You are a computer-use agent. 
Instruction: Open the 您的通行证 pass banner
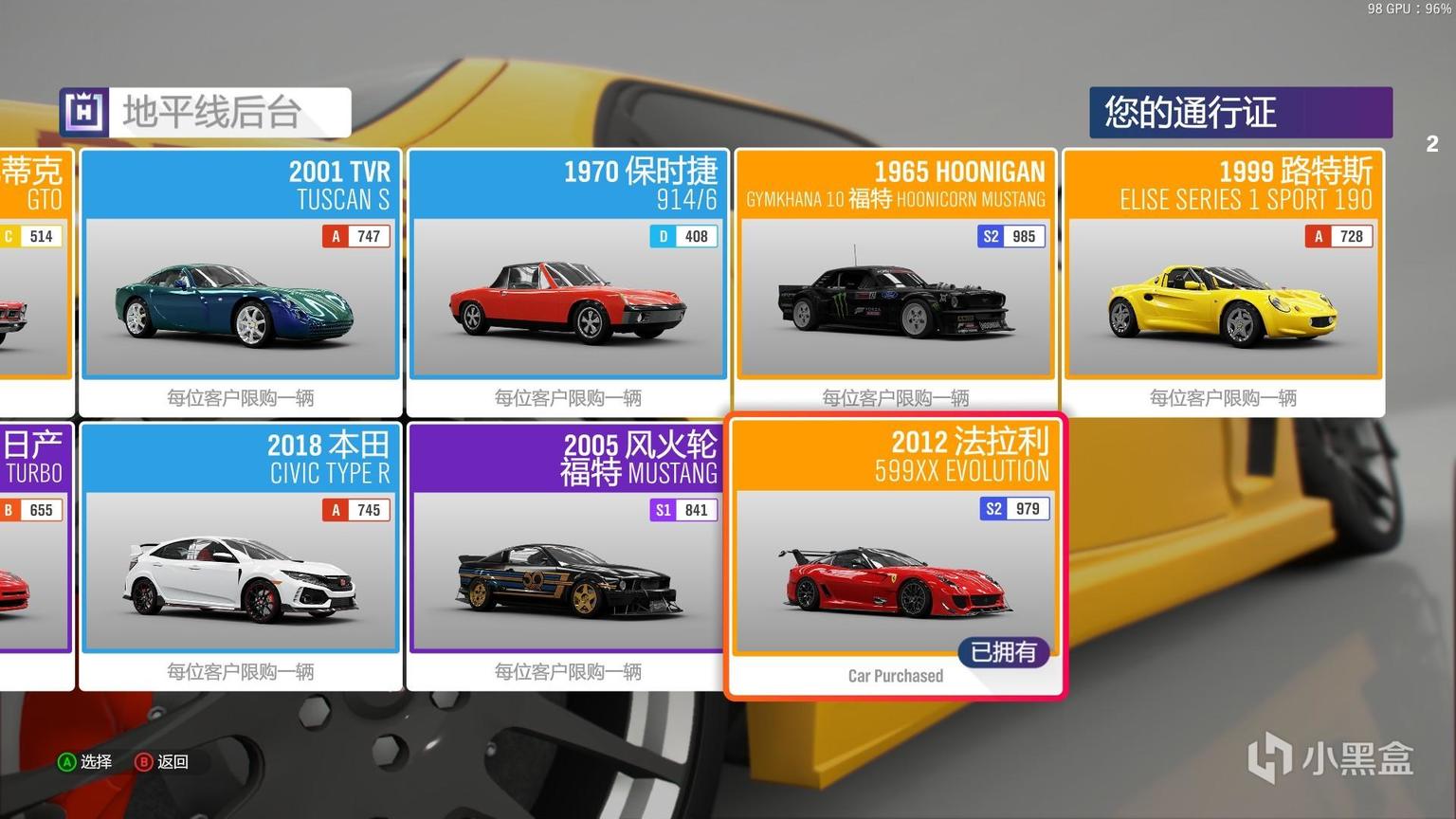(1240, 113)
